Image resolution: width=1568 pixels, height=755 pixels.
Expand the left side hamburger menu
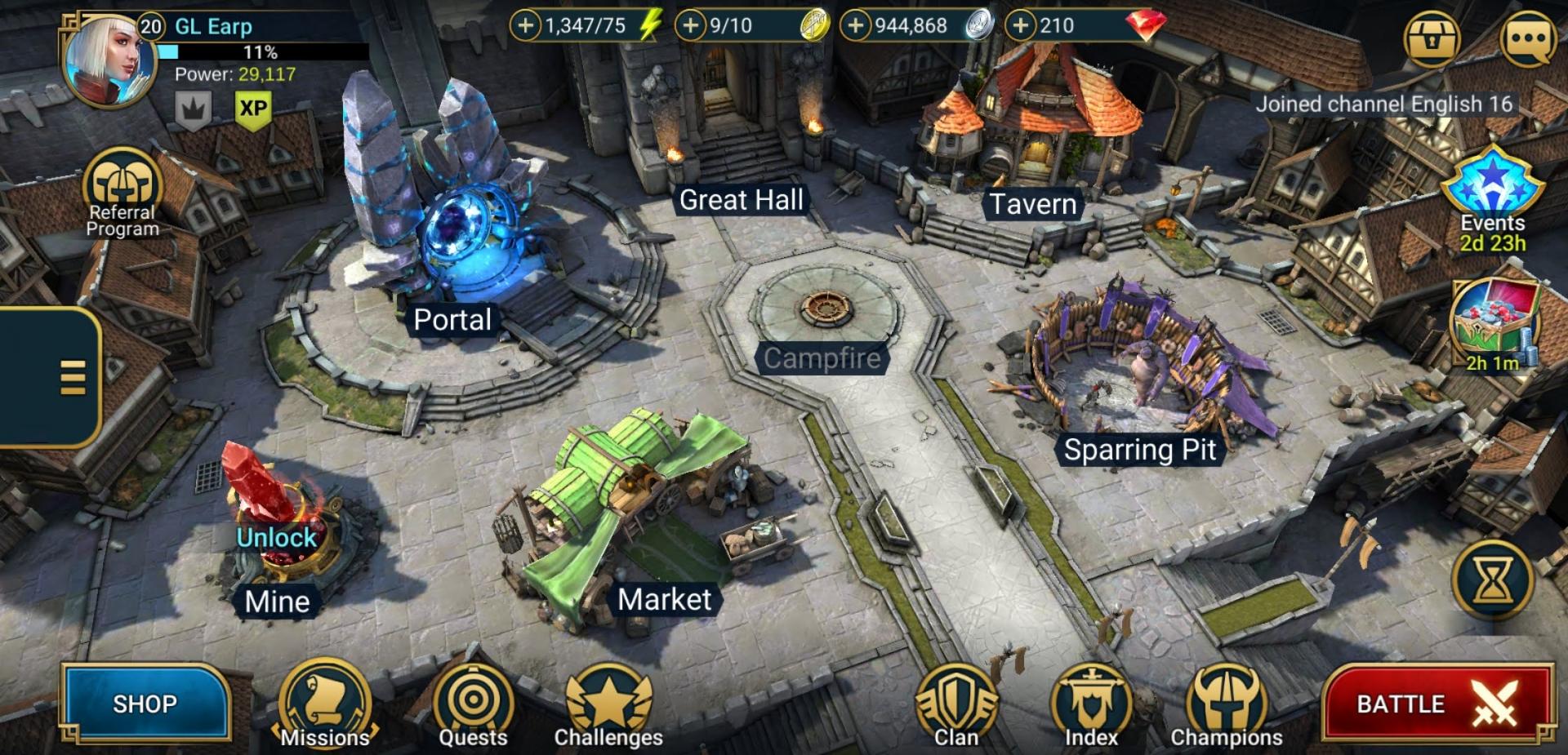pyautogui.click(x=74, y=378)
